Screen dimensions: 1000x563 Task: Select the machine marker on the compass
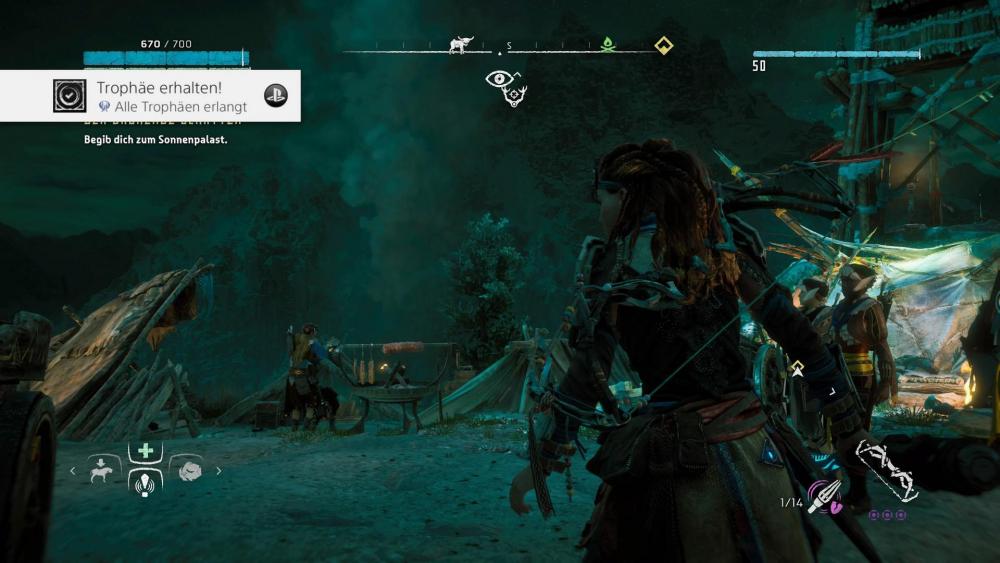pyautogui.click(x=461, y=45)
